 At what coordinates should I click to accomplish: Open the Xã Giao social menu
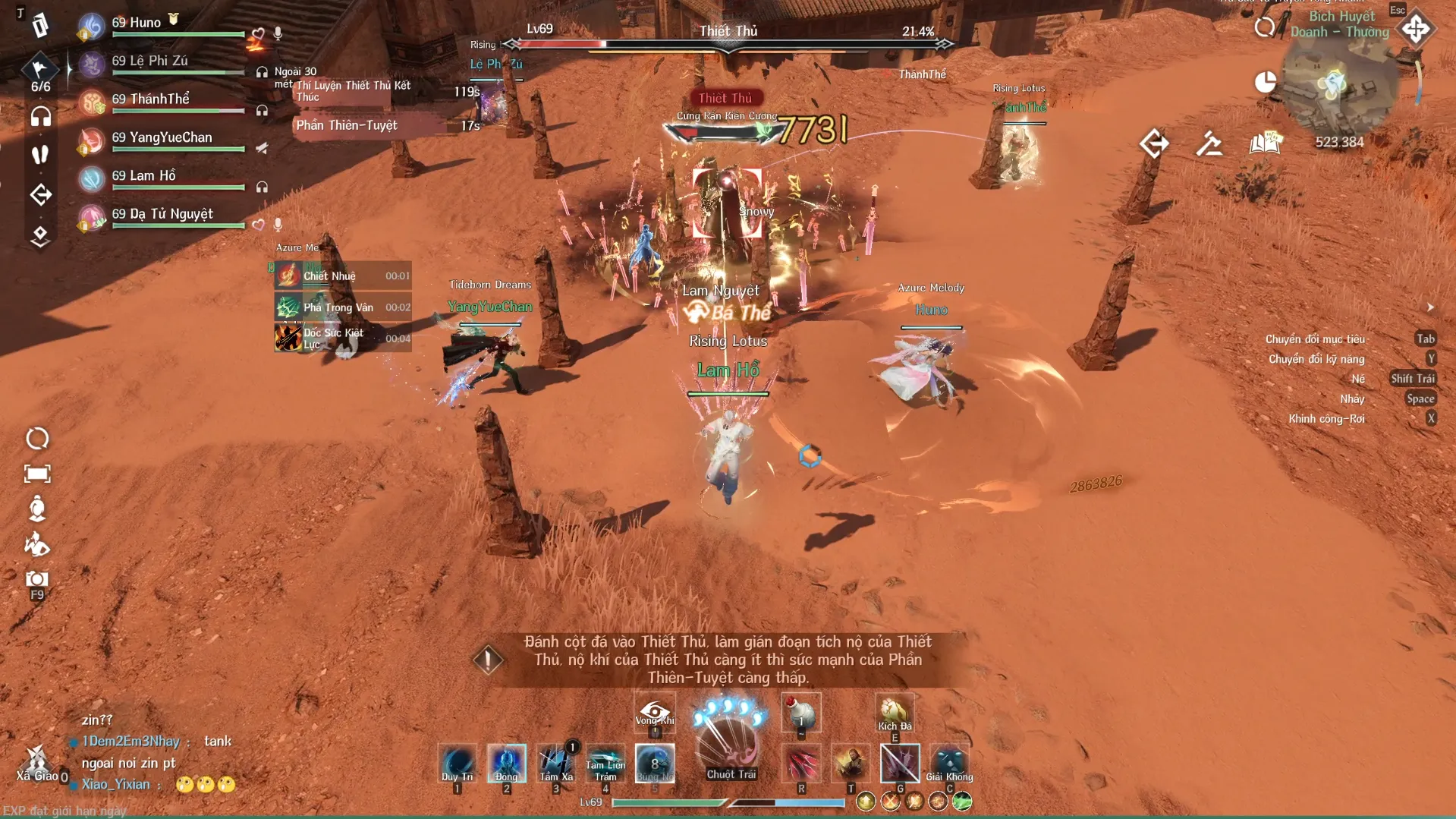click(x=36, y=763)
